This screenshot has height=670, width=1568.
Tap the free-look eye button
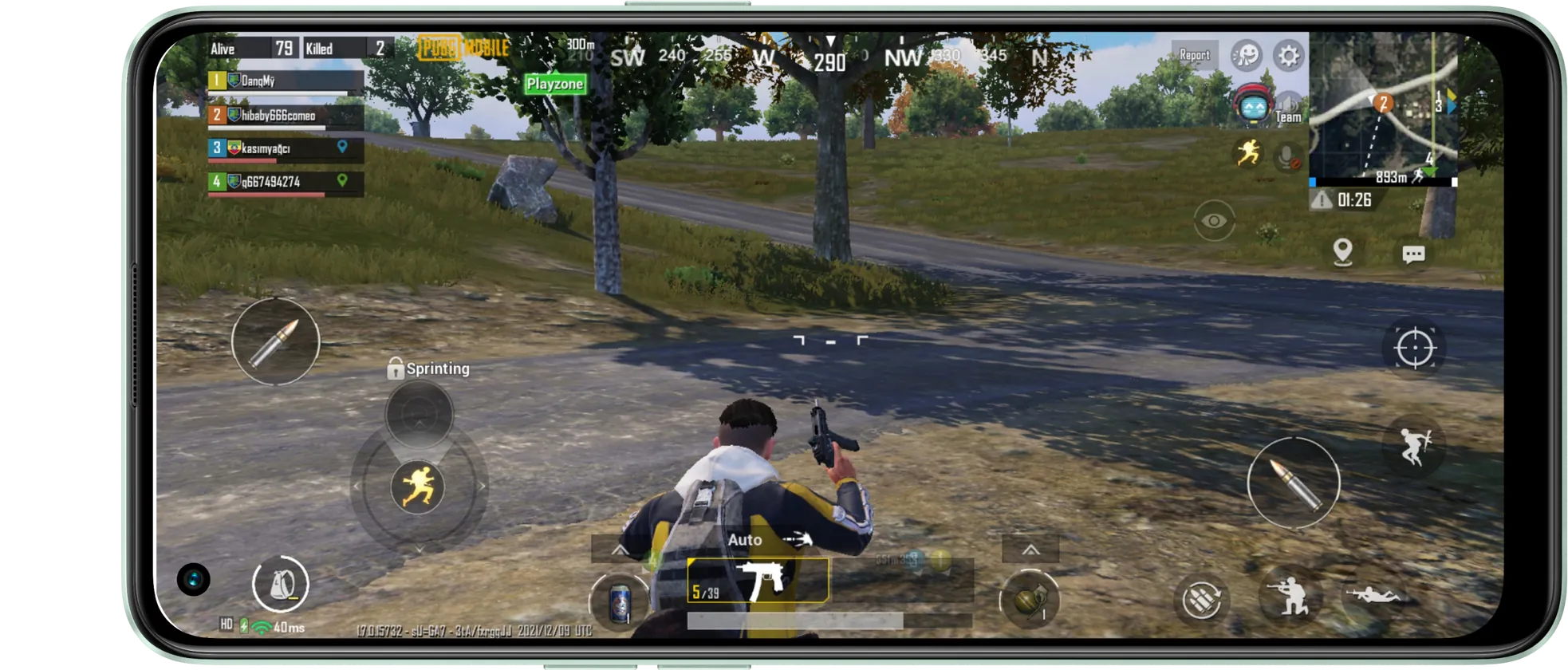point(1214,220)
